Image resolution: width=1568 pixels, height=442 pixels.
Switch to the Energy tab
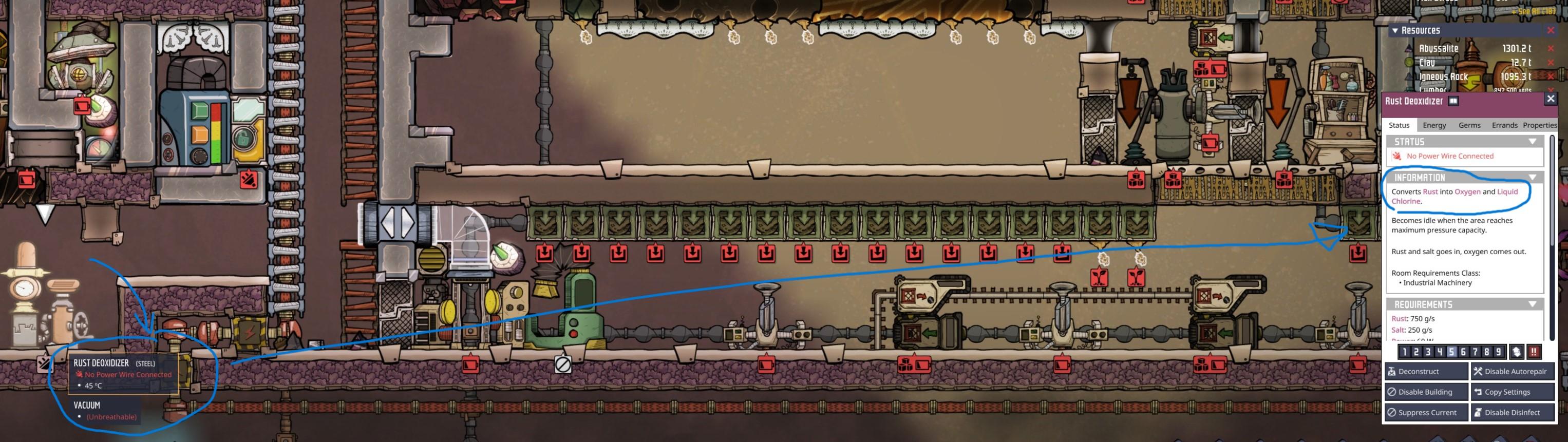tap(1434, 125)
